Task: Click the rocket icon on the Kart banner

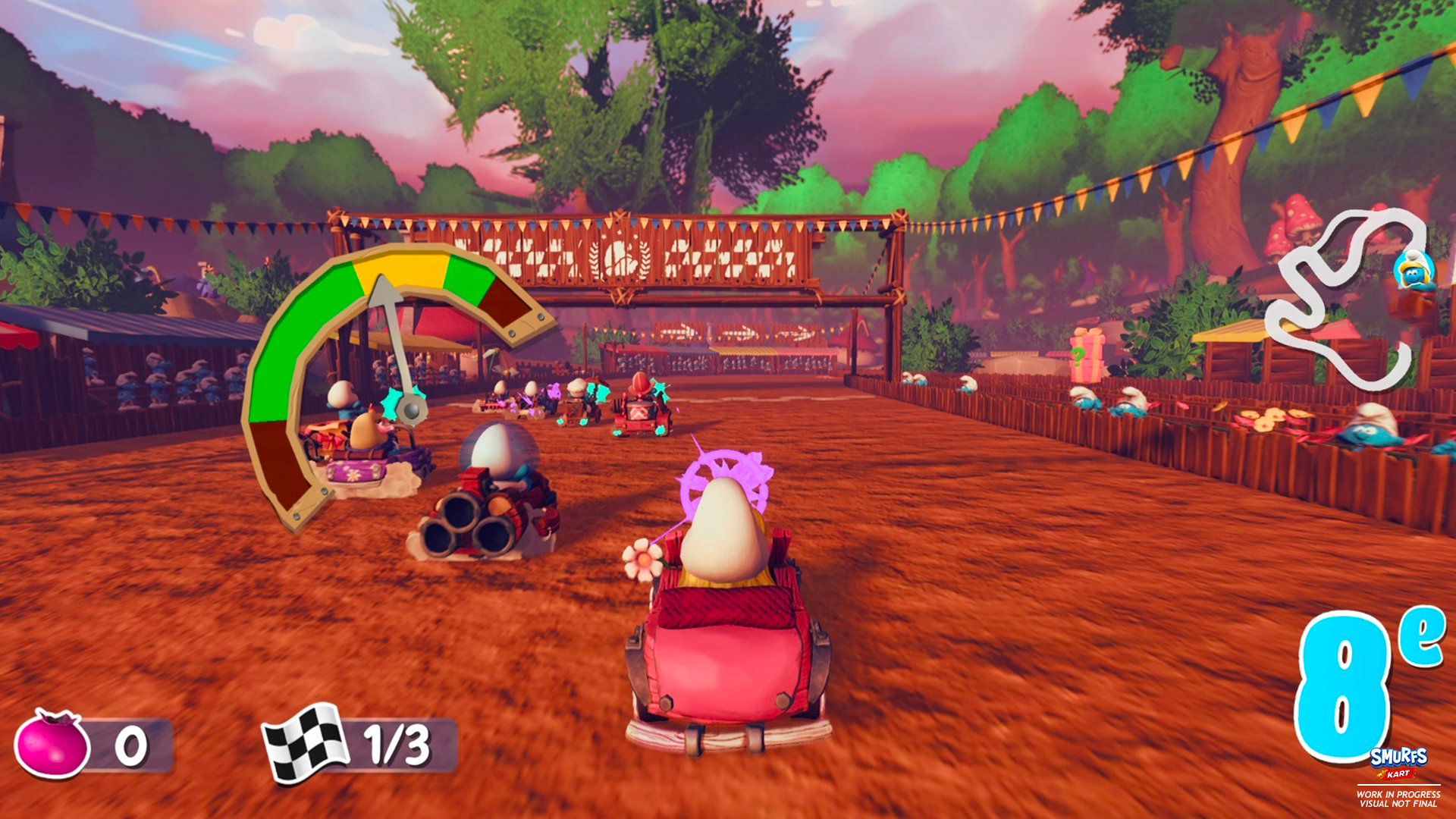Action: [1382, 773]
